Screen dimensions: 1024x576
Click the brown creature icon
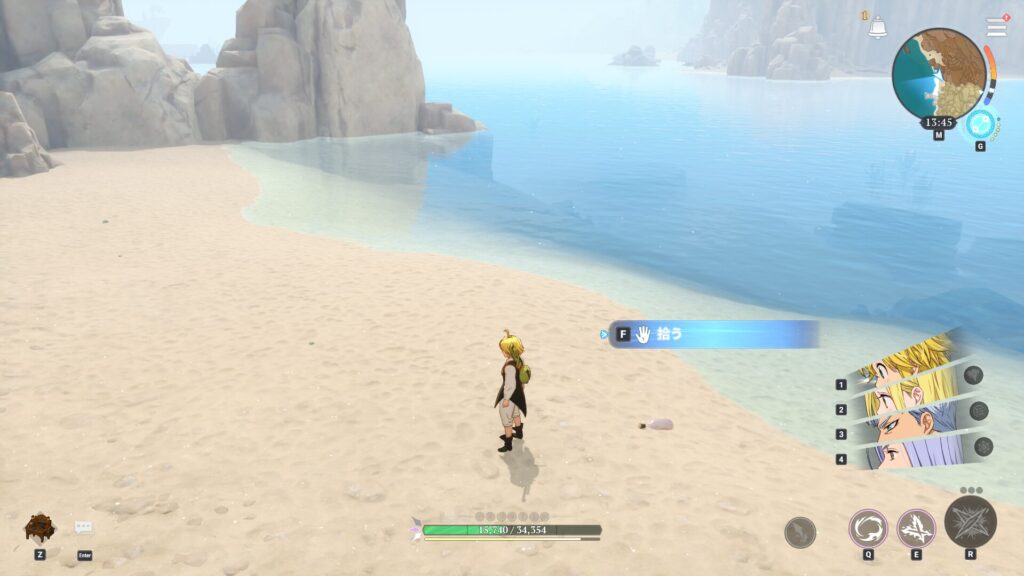pos(39,526)
